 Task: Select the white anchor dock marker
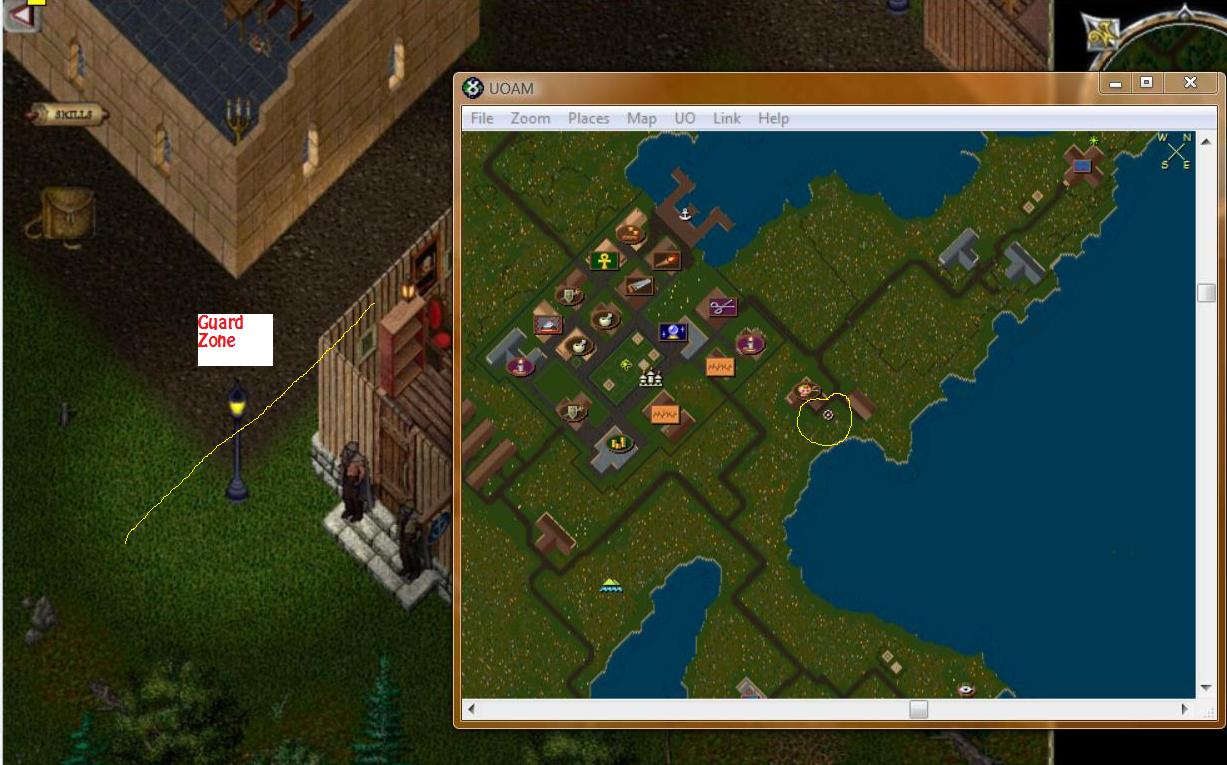[685, 213]
